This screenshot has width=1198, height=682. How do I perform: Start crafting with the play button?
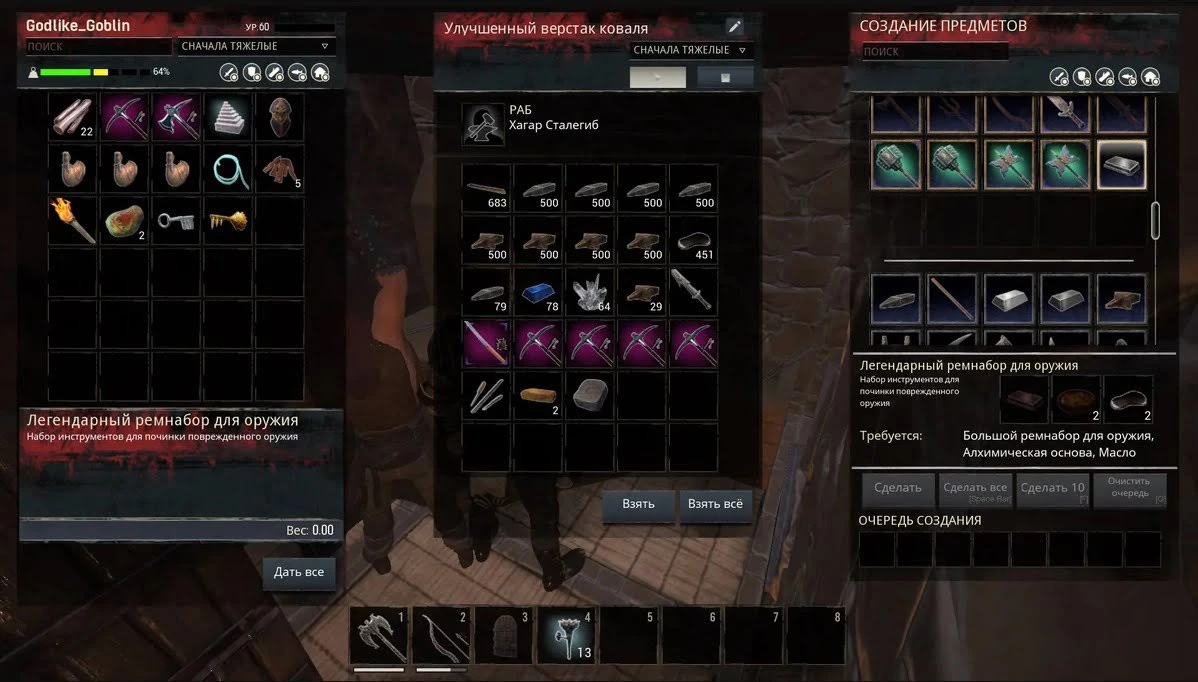[658, 77]
